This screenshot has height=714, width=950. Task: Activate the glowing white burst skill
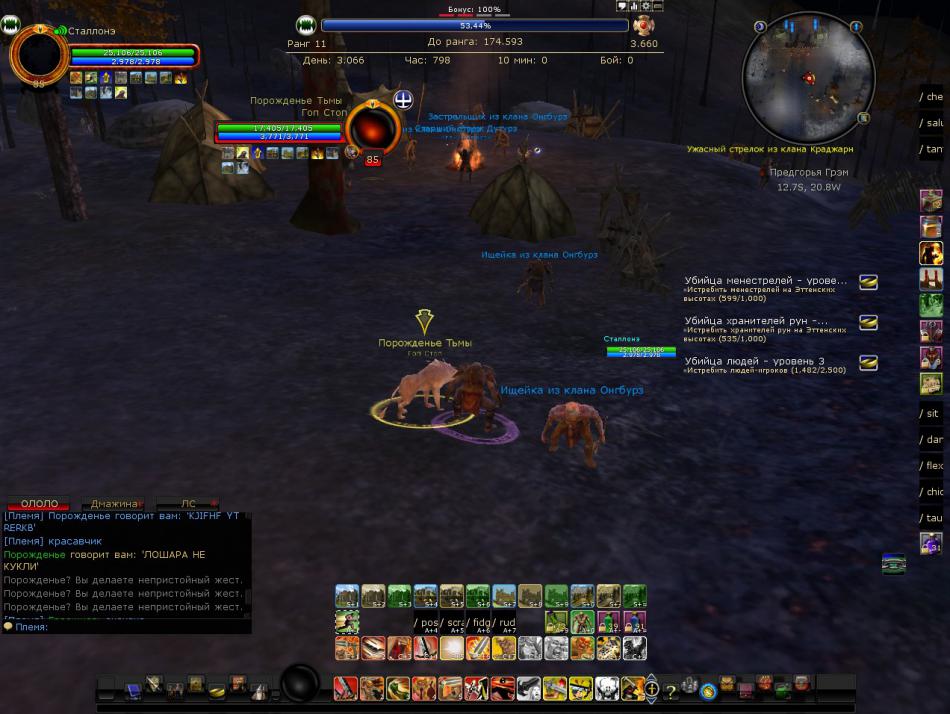point(451,648)
